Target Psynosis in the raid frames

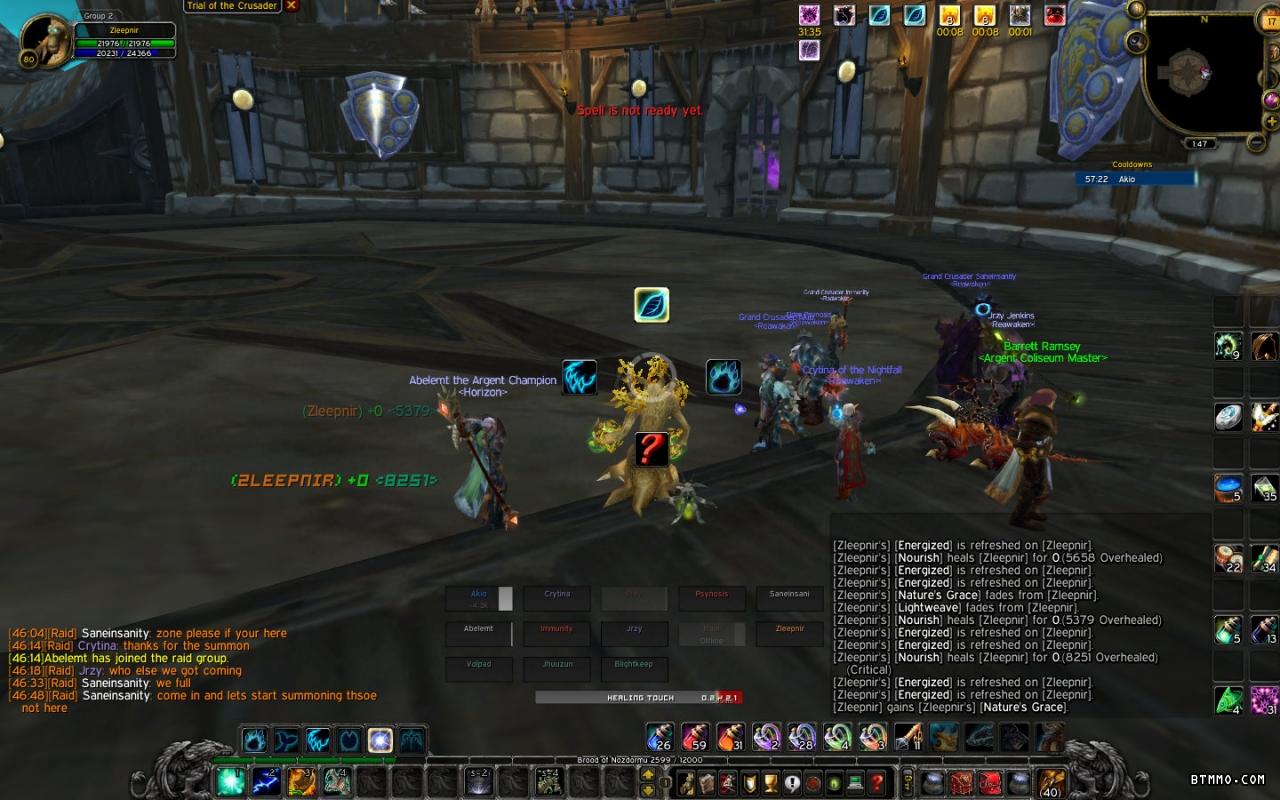(x=712, y=598)
